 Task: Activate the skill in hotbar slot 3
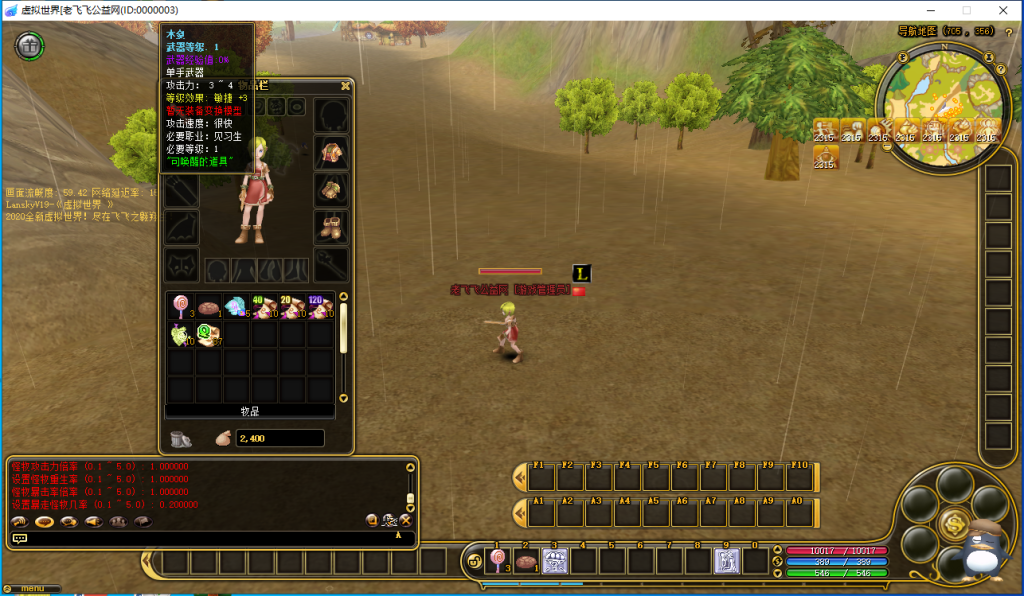[555, 561]
